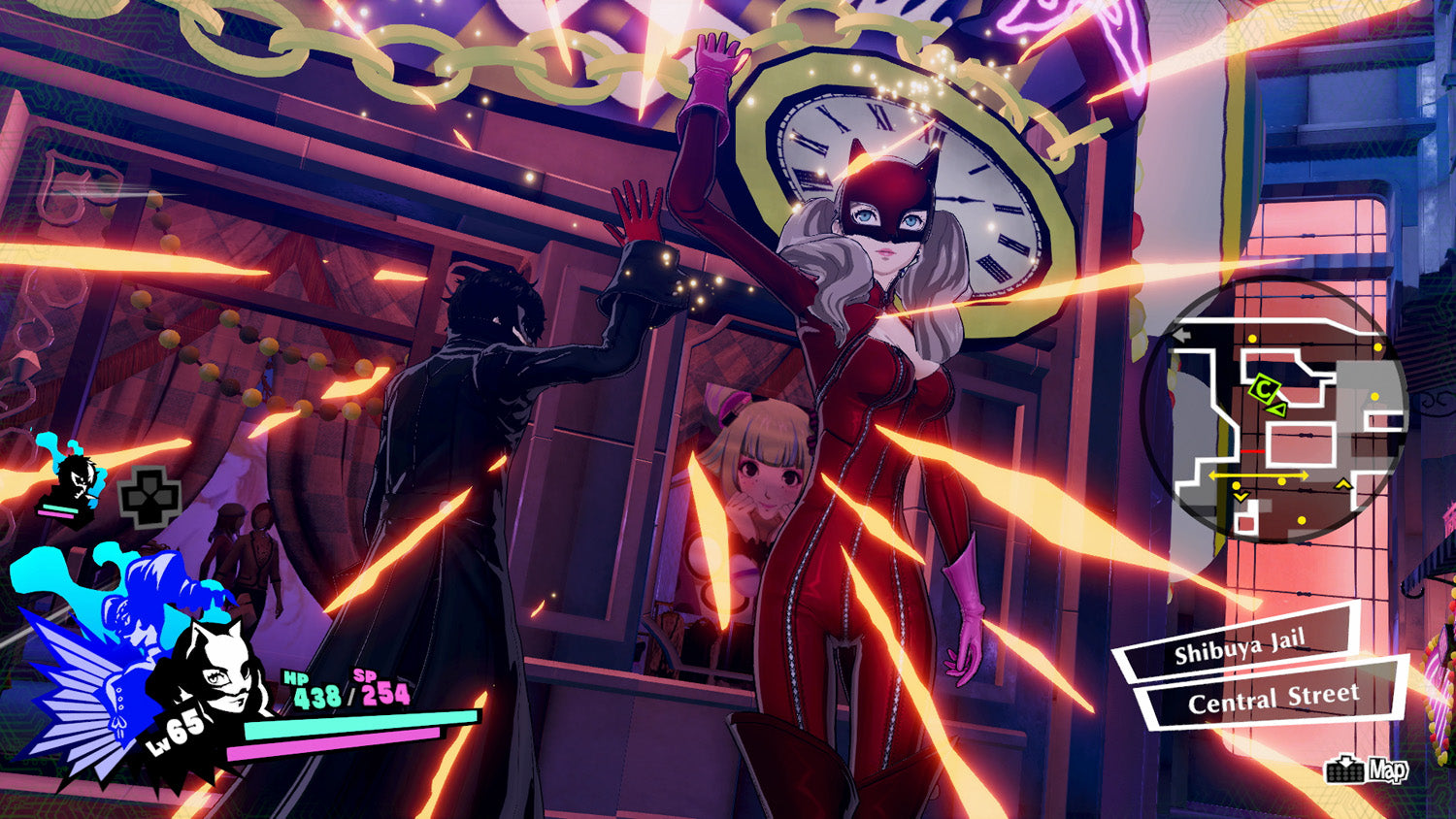Select the player arrow cursor on the minimap
The image size is (1456, 819).
(1277, 409)
